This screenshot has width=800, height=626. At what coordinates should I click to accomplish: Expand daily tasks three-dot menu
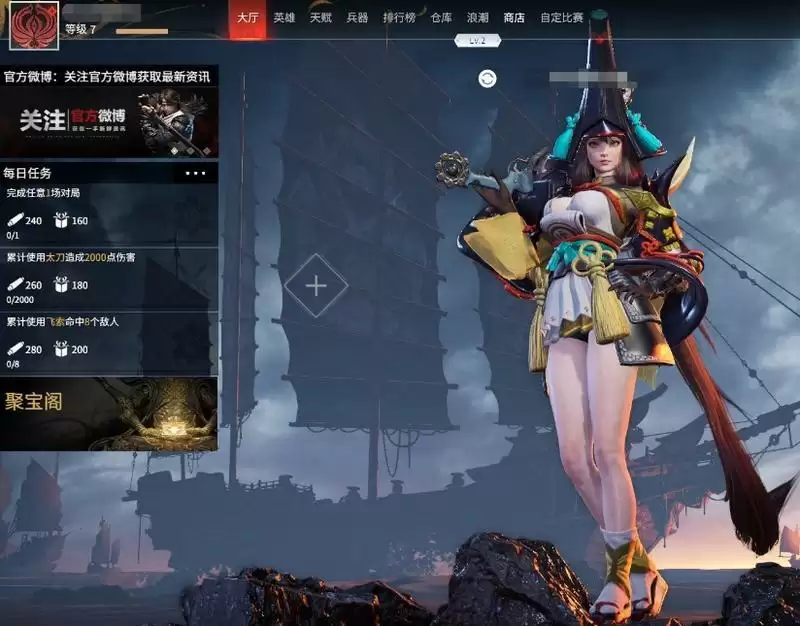coord(196,173)
